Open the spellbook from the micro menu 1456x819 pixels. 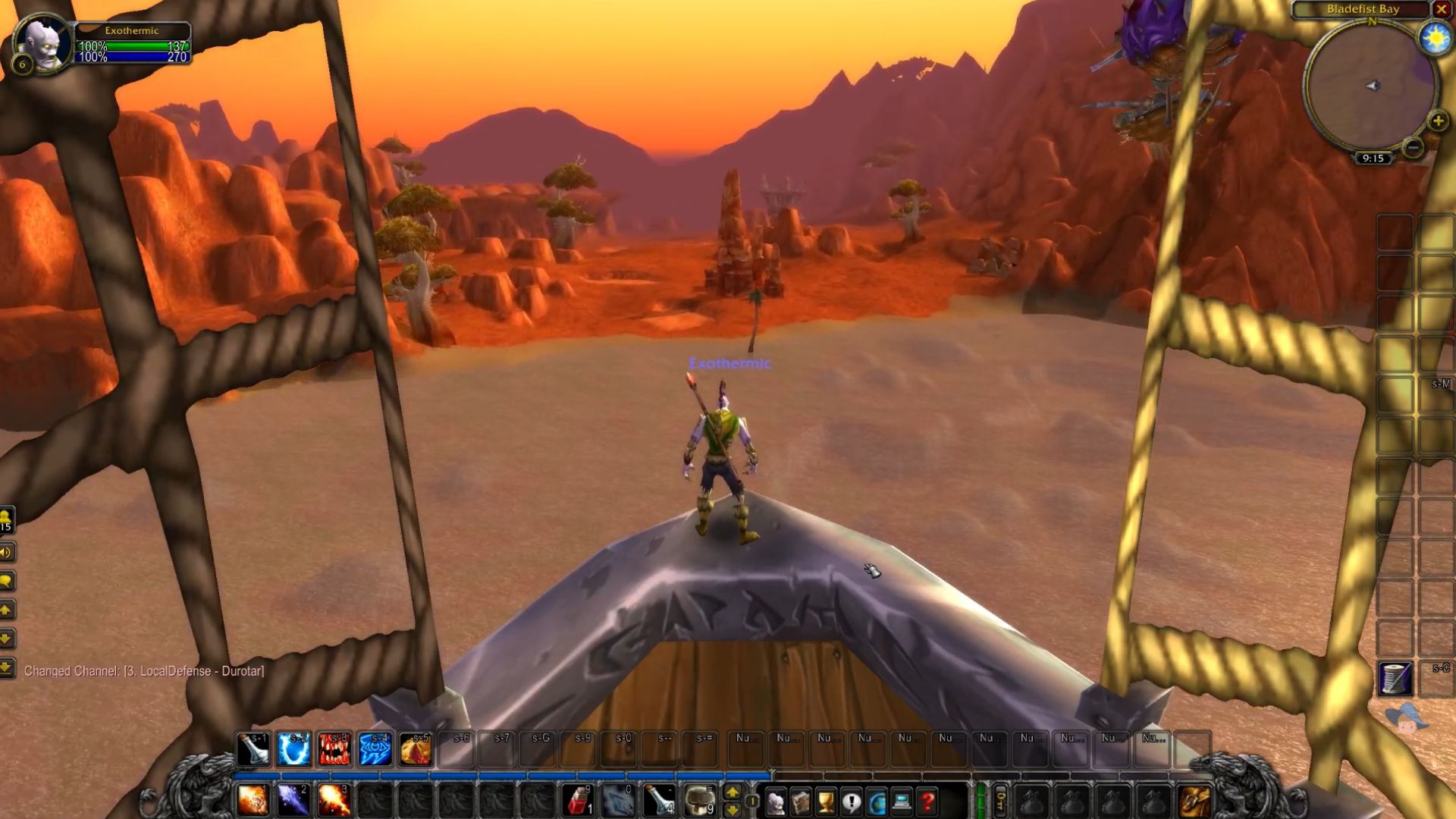coord(801,802)
